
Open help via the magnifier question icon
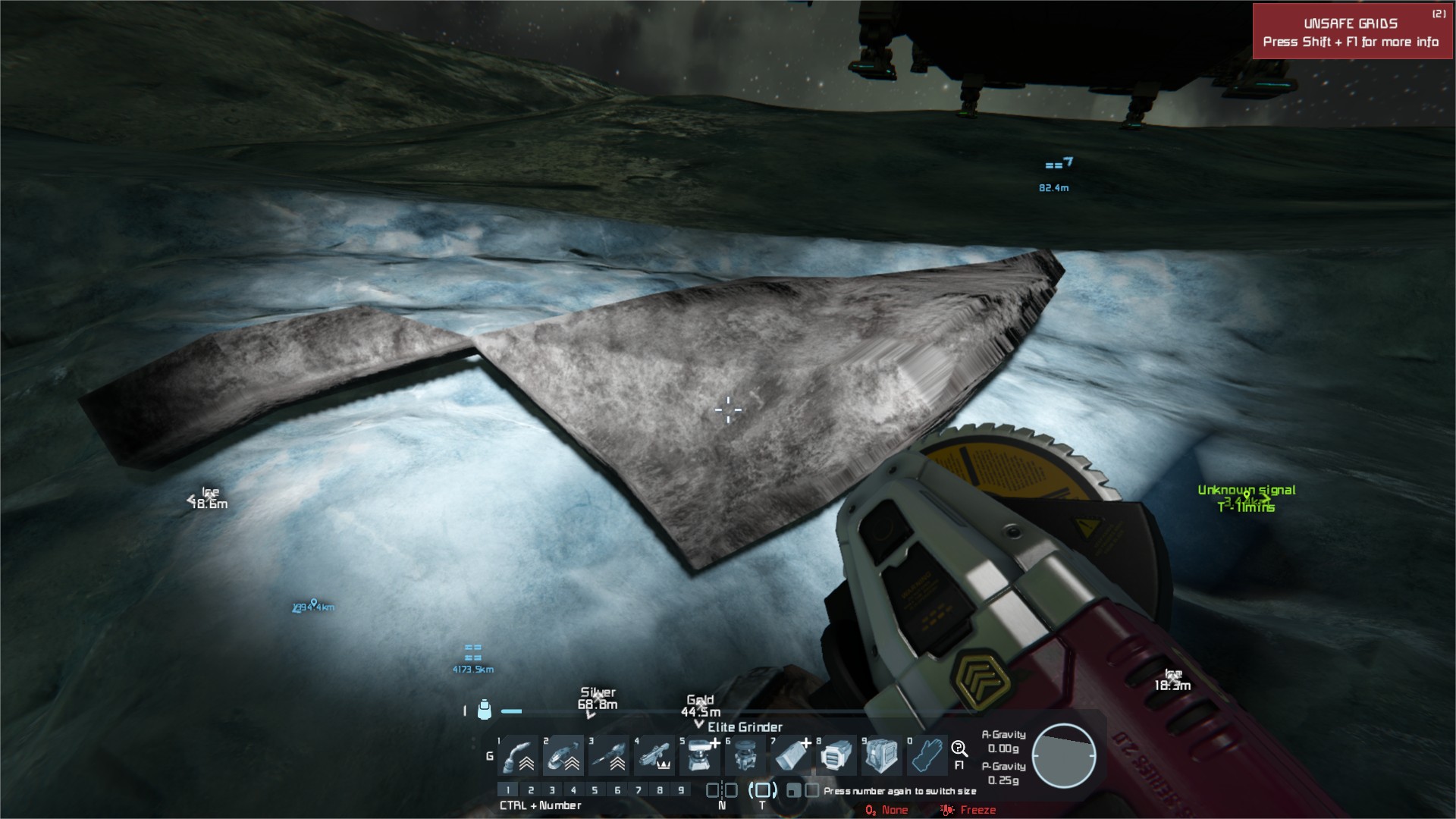[x=959, y=749]
